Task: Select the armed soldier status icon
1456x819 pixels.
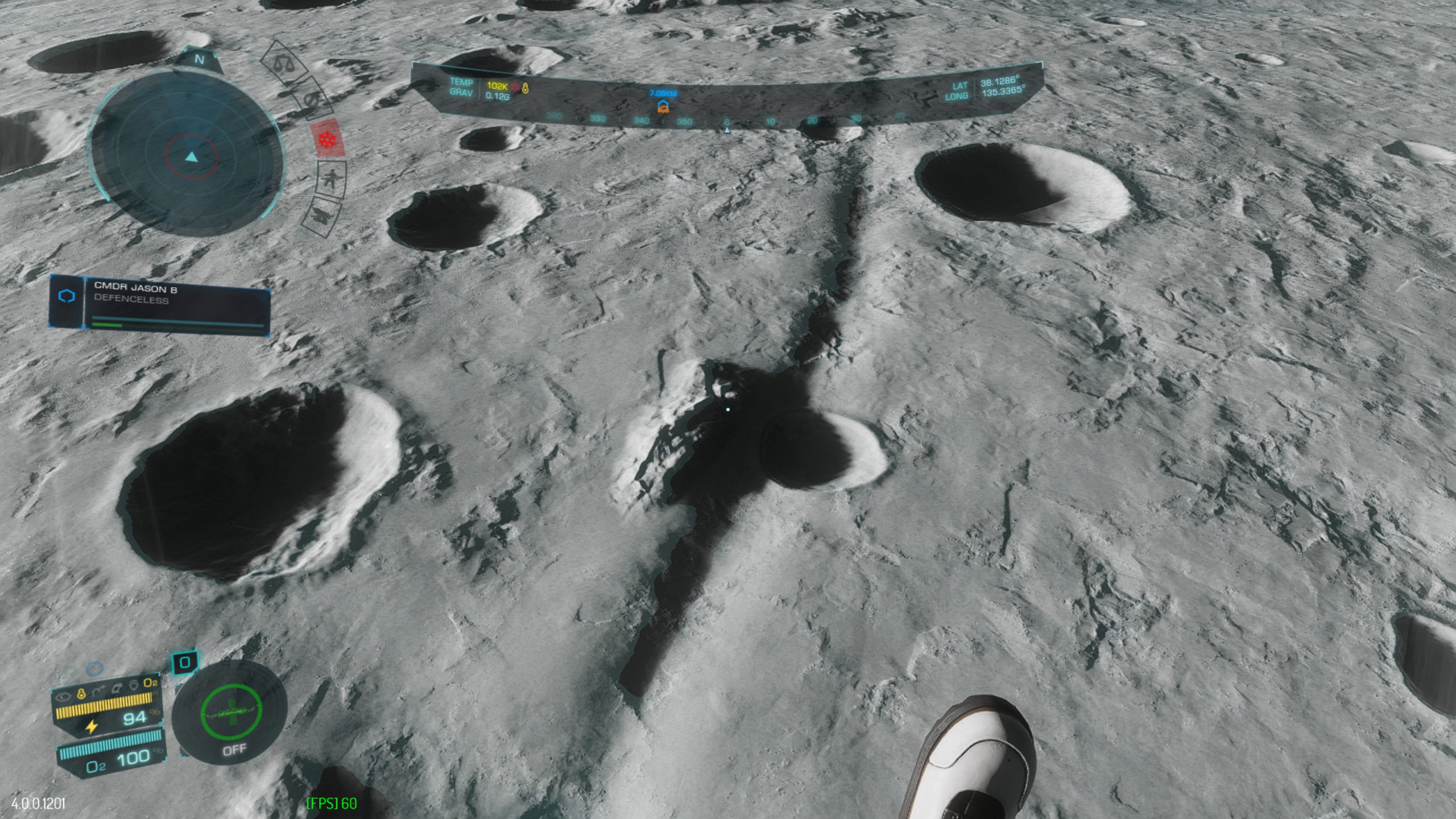Action: tap(330, 179)
